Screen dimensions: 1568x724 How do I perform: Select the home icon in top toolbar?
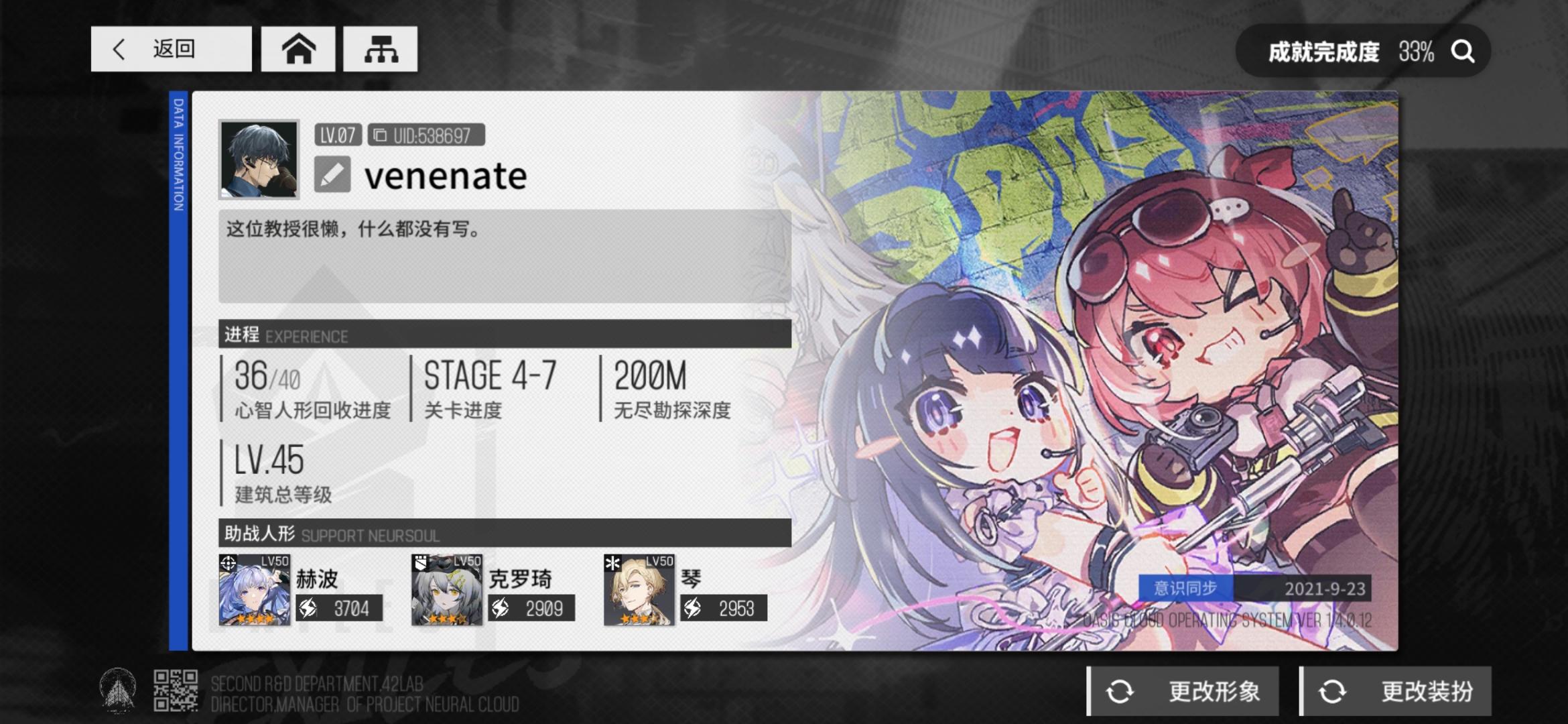click(298, 48)
